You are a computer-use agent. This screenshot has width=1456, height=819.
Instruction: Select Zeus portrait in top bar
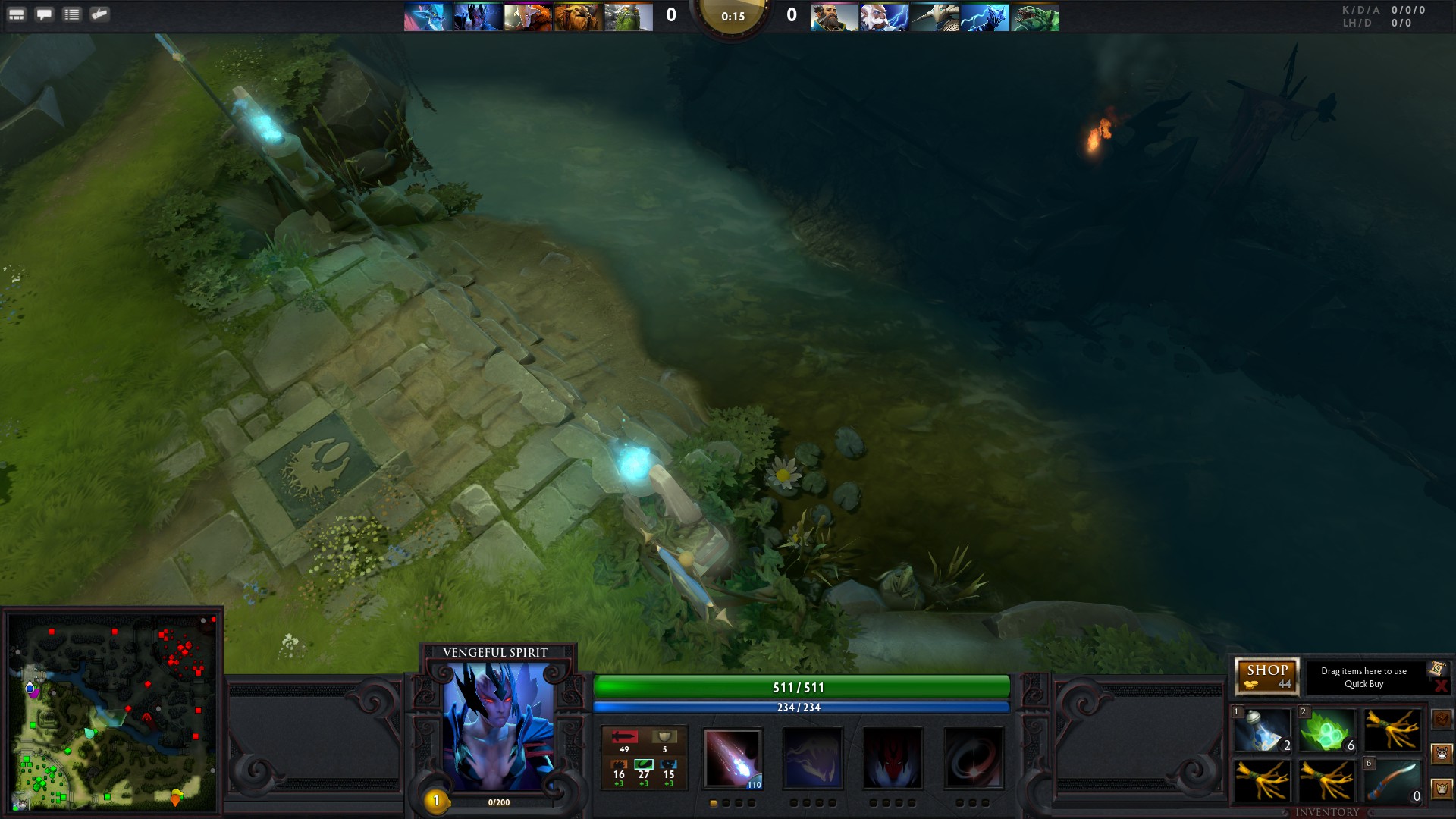[884, 17]
